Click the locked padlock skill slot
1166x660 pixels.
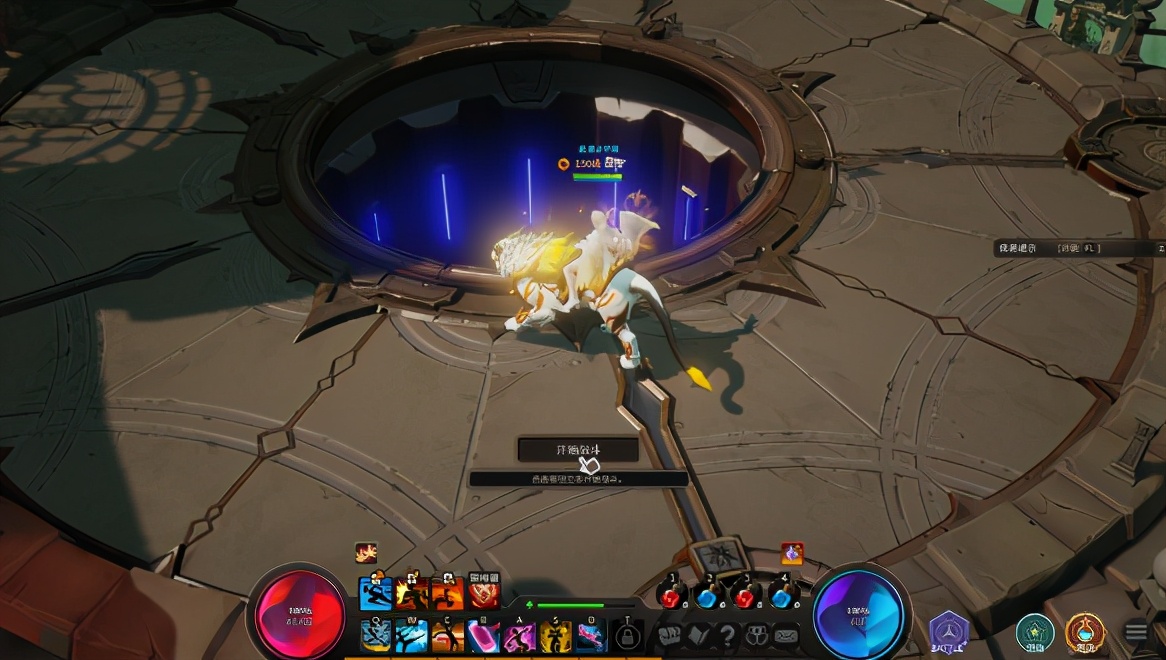[x=627, y=635]
